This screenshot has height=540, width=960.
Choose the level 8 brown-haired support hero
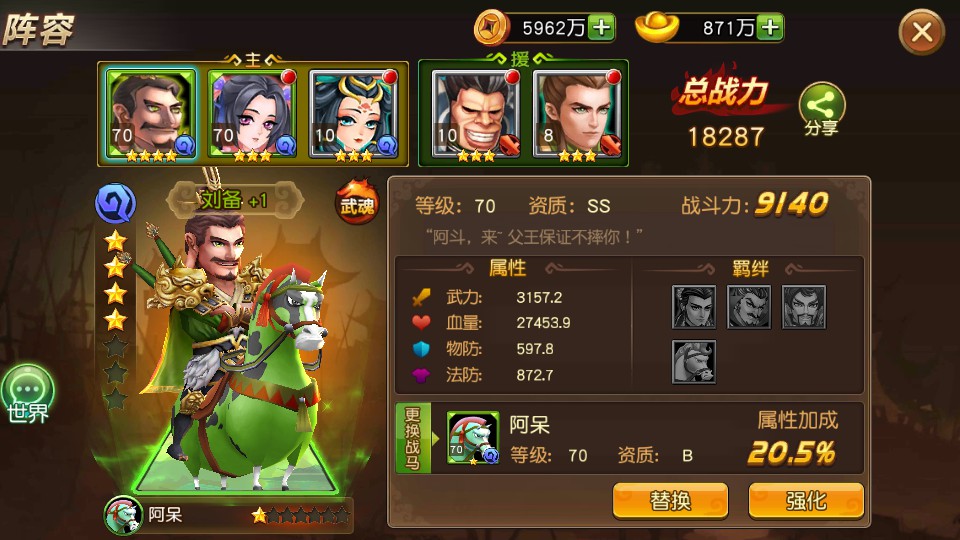coord(570,114)
